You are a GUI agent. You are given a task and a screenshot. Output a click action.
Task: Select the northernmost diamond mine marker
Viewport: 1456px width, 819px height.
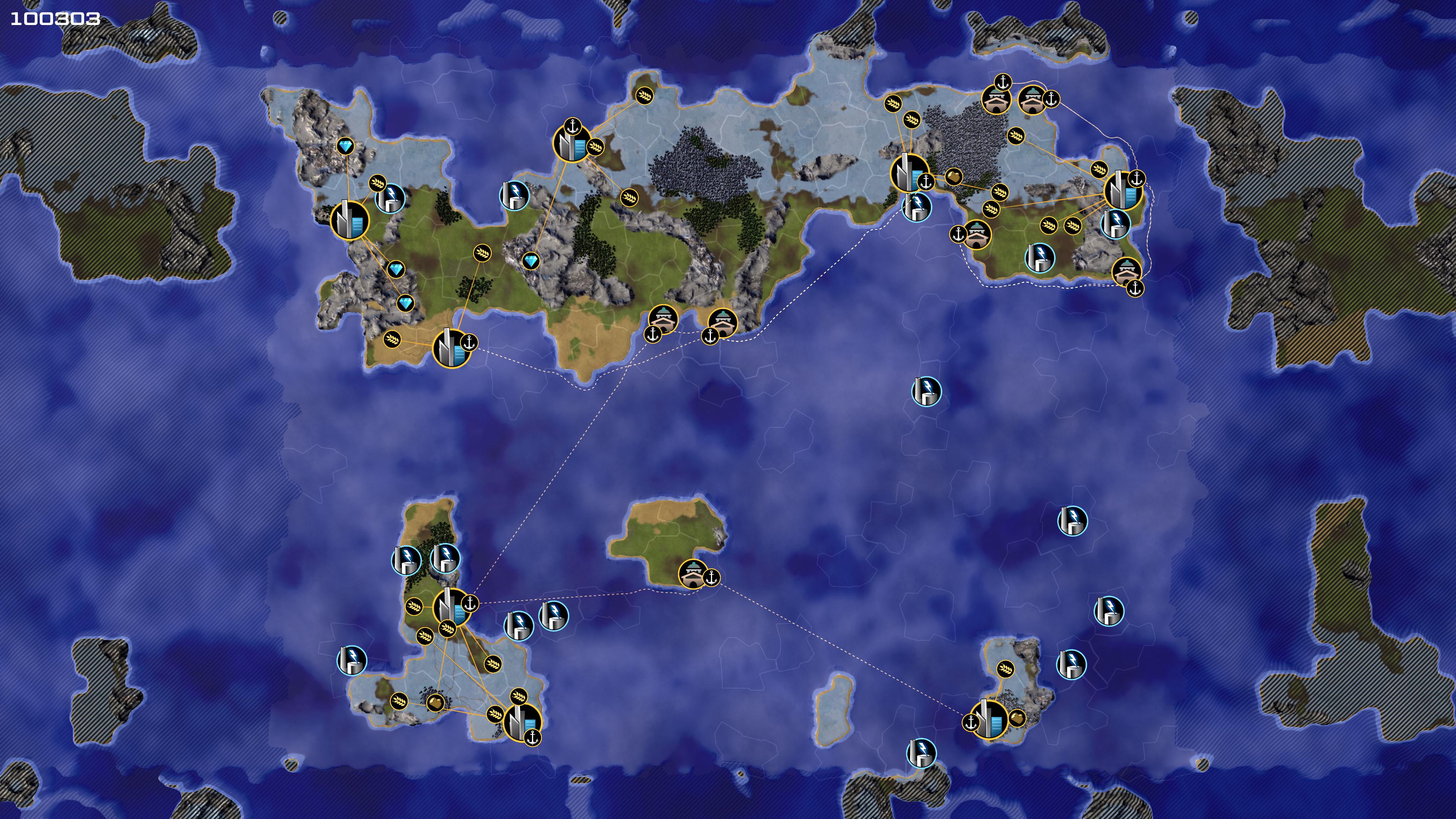(x=345, y=147)
